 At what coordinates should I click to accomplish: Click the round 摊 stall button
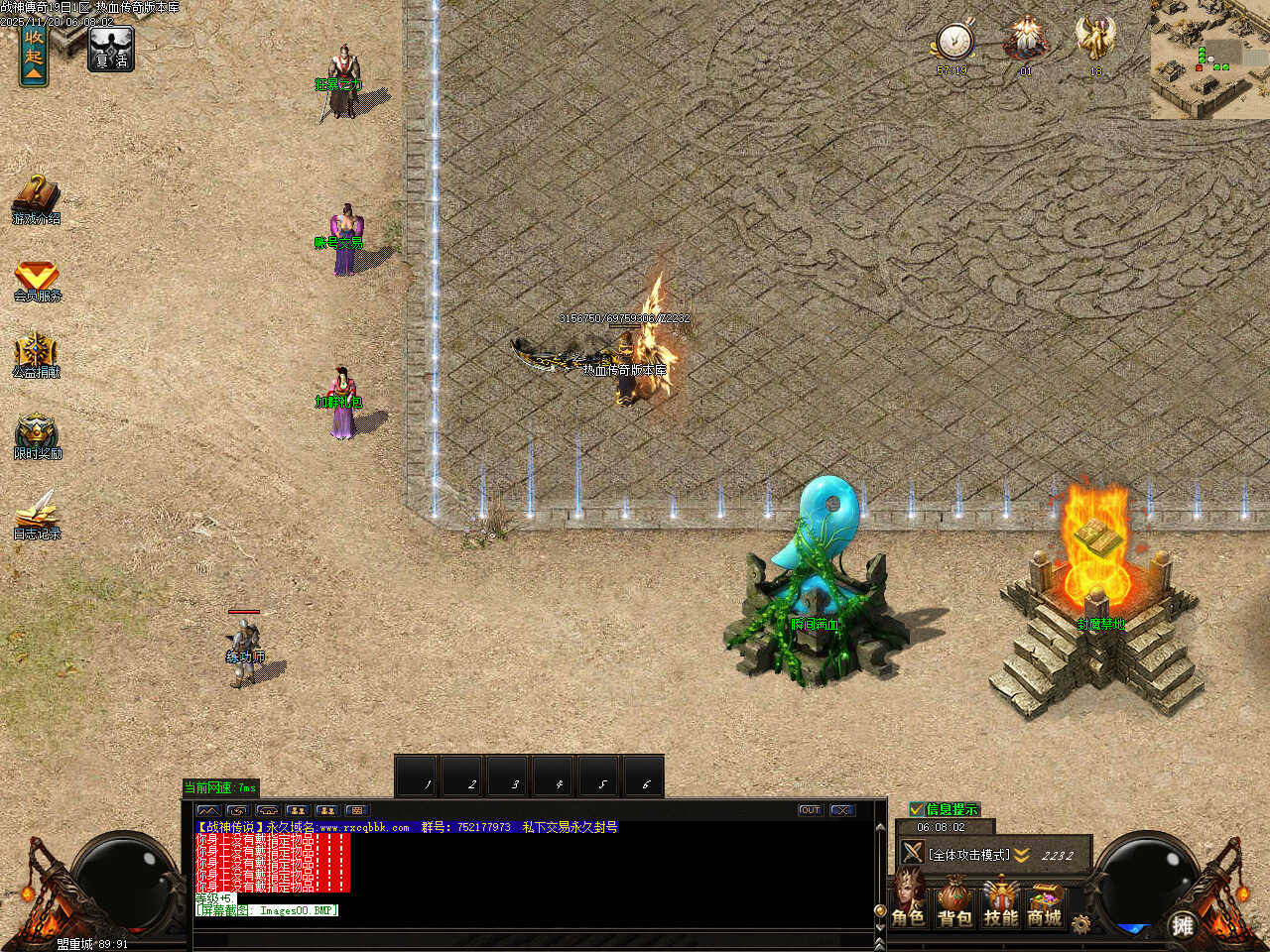[x=1182, y=925]
